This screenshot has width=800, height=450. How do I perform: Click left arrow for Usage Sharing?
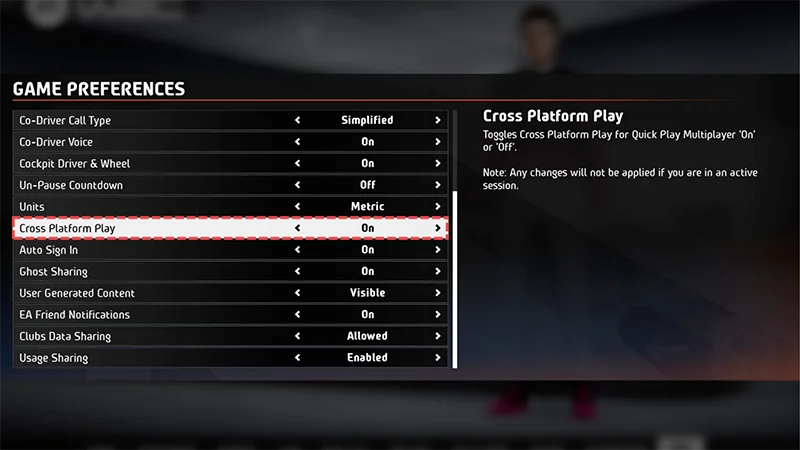pyautogui.click(x=297, y=358)
